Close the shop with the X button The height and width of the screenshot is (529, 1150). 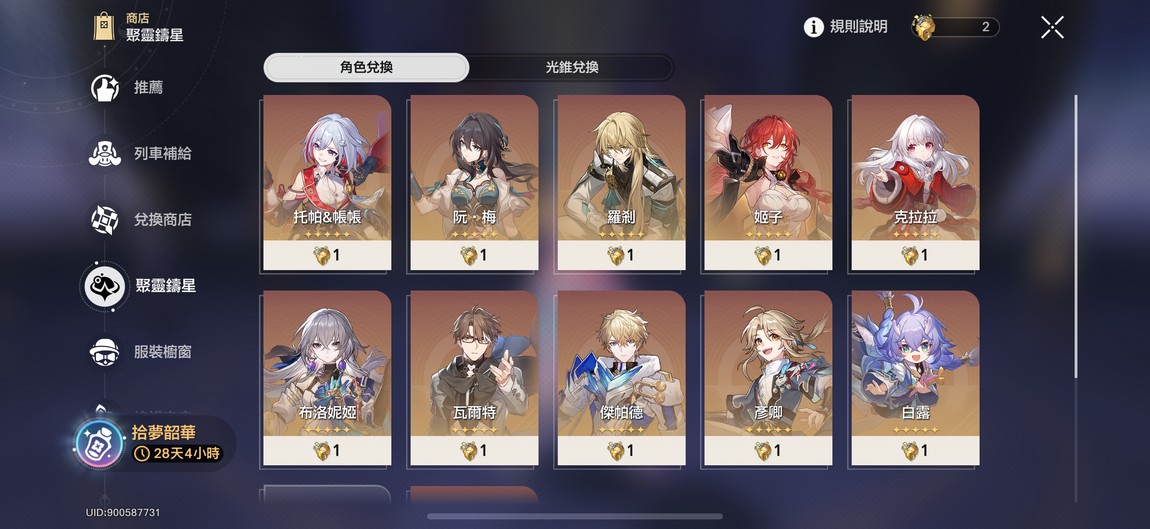pyautogui.click(x=1052, y=27)
